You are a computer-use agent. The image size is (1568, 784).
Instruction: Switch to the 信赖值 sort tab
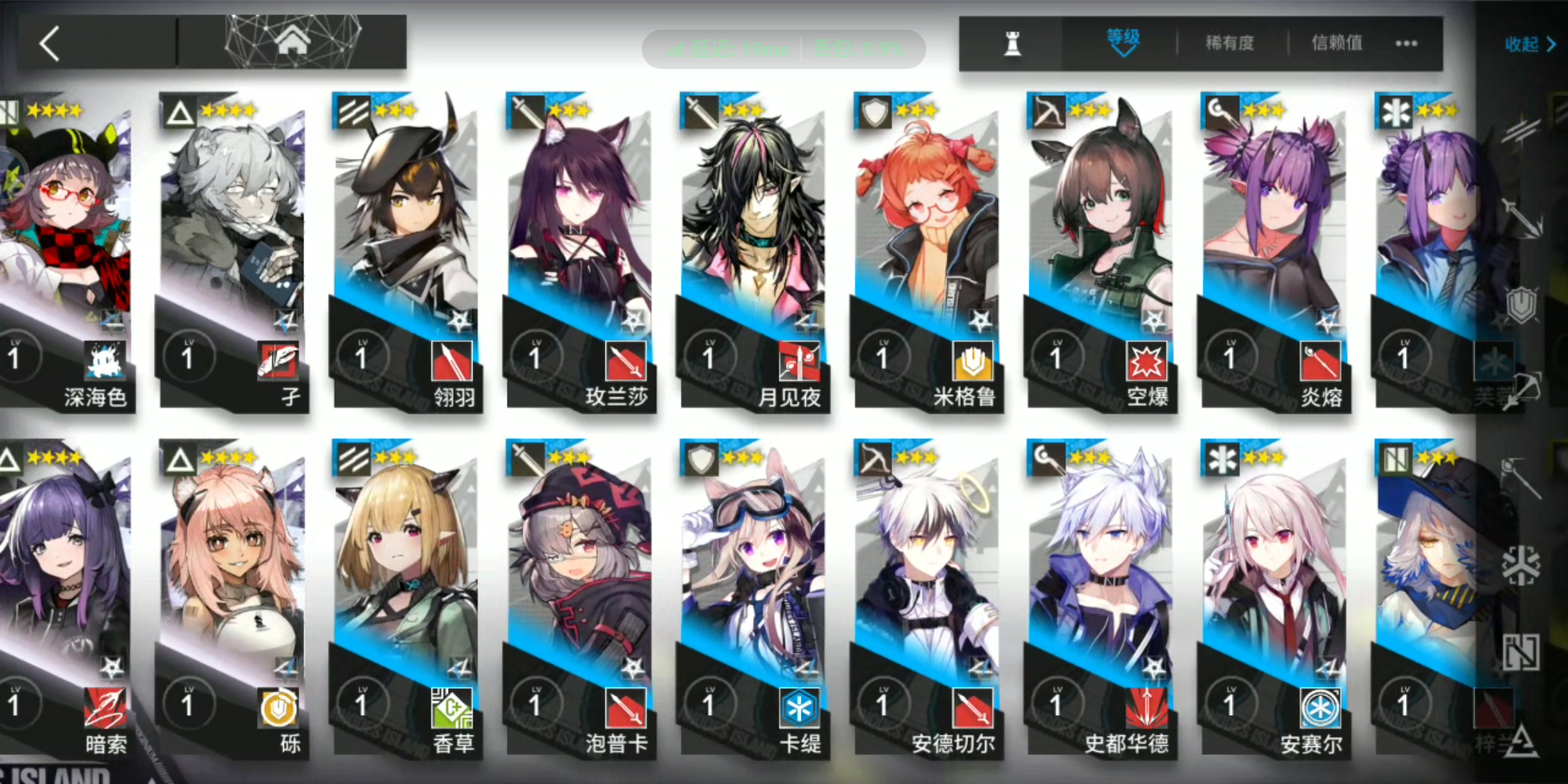pos(1336,44)
